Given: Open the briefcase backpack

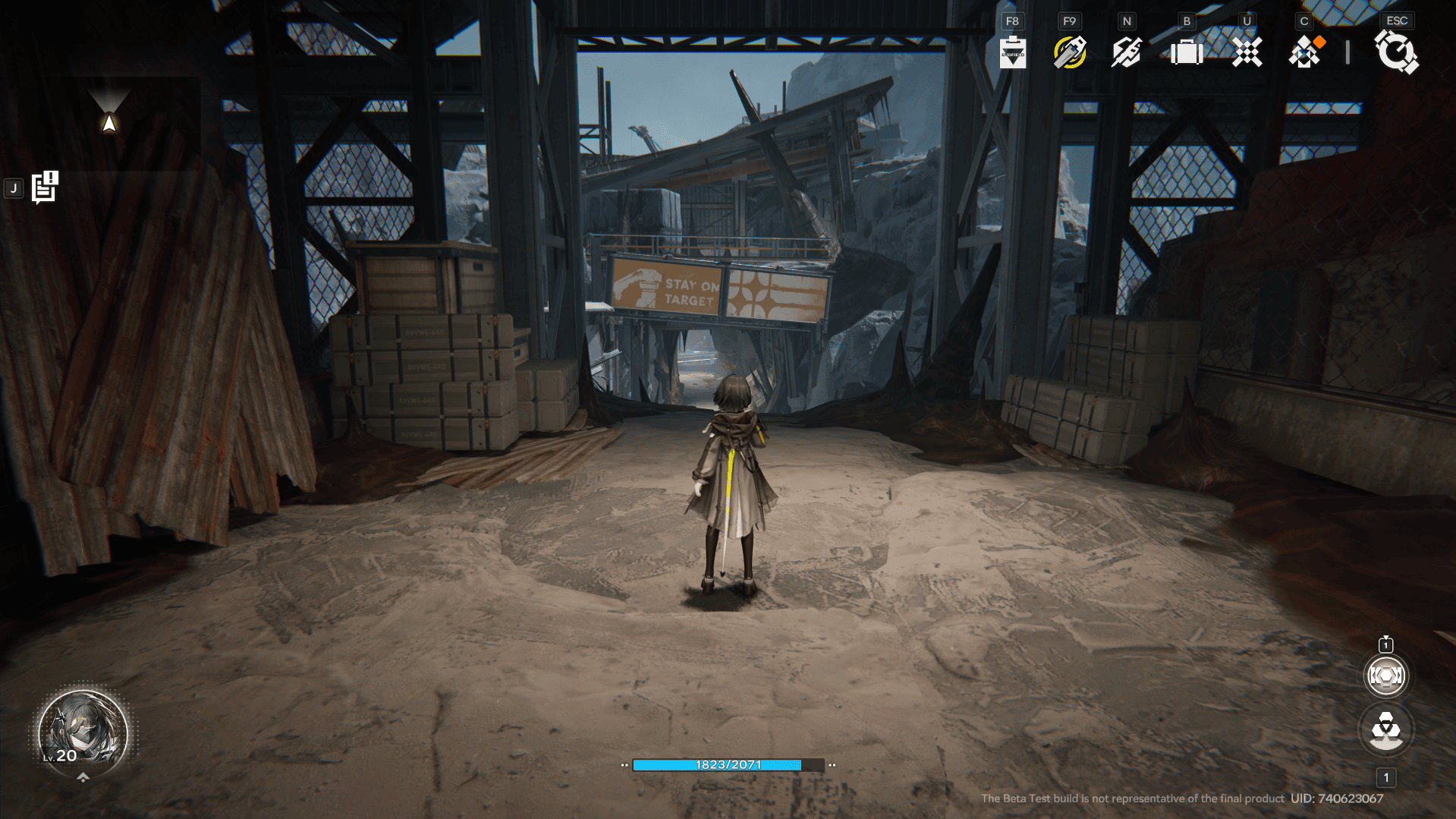Looking at the screenshot, I should pos(1187,52).
